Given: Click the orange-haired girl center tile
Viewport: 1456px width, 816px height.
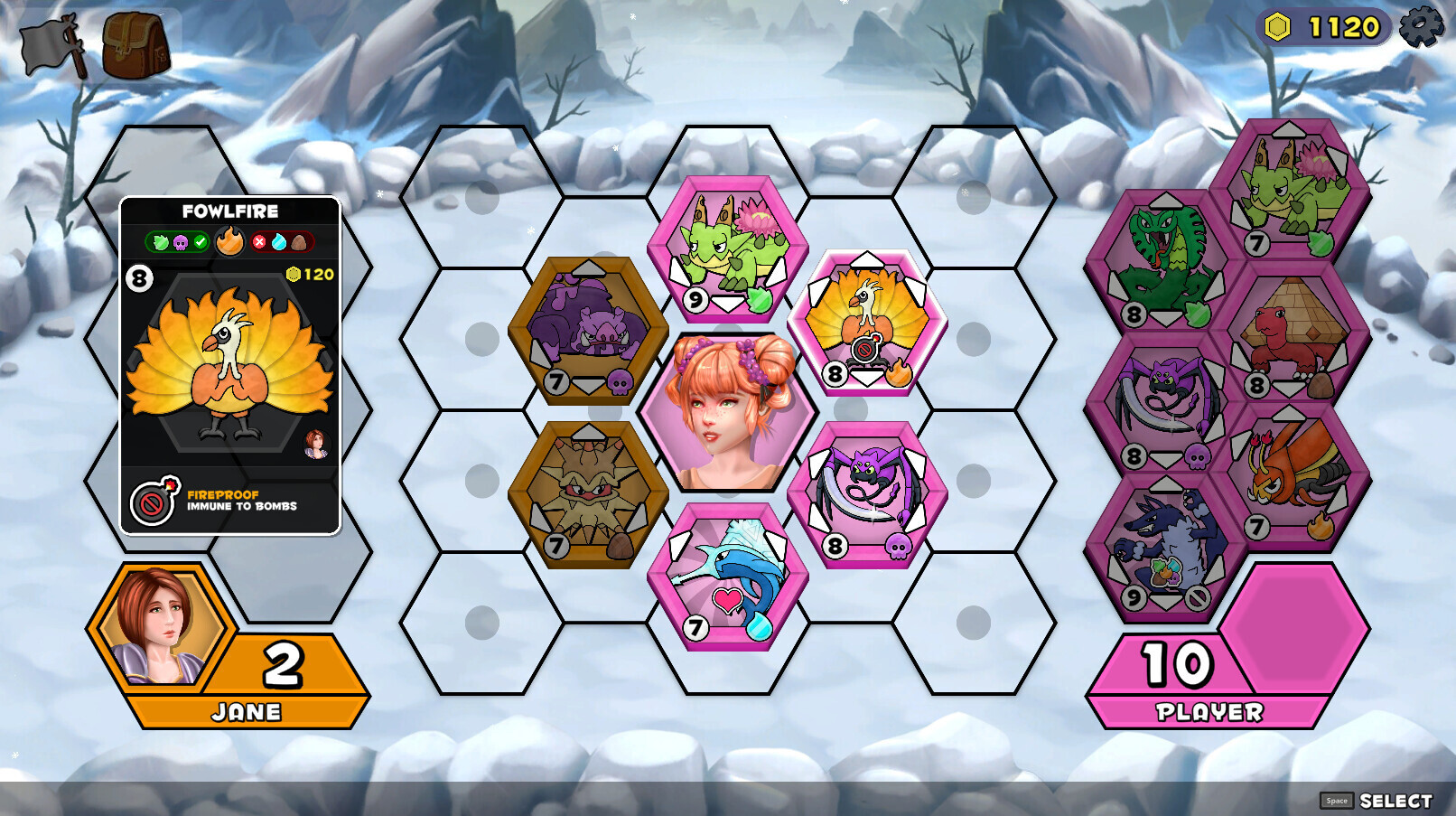Looking at the screenshot, I should pos(727,412).
